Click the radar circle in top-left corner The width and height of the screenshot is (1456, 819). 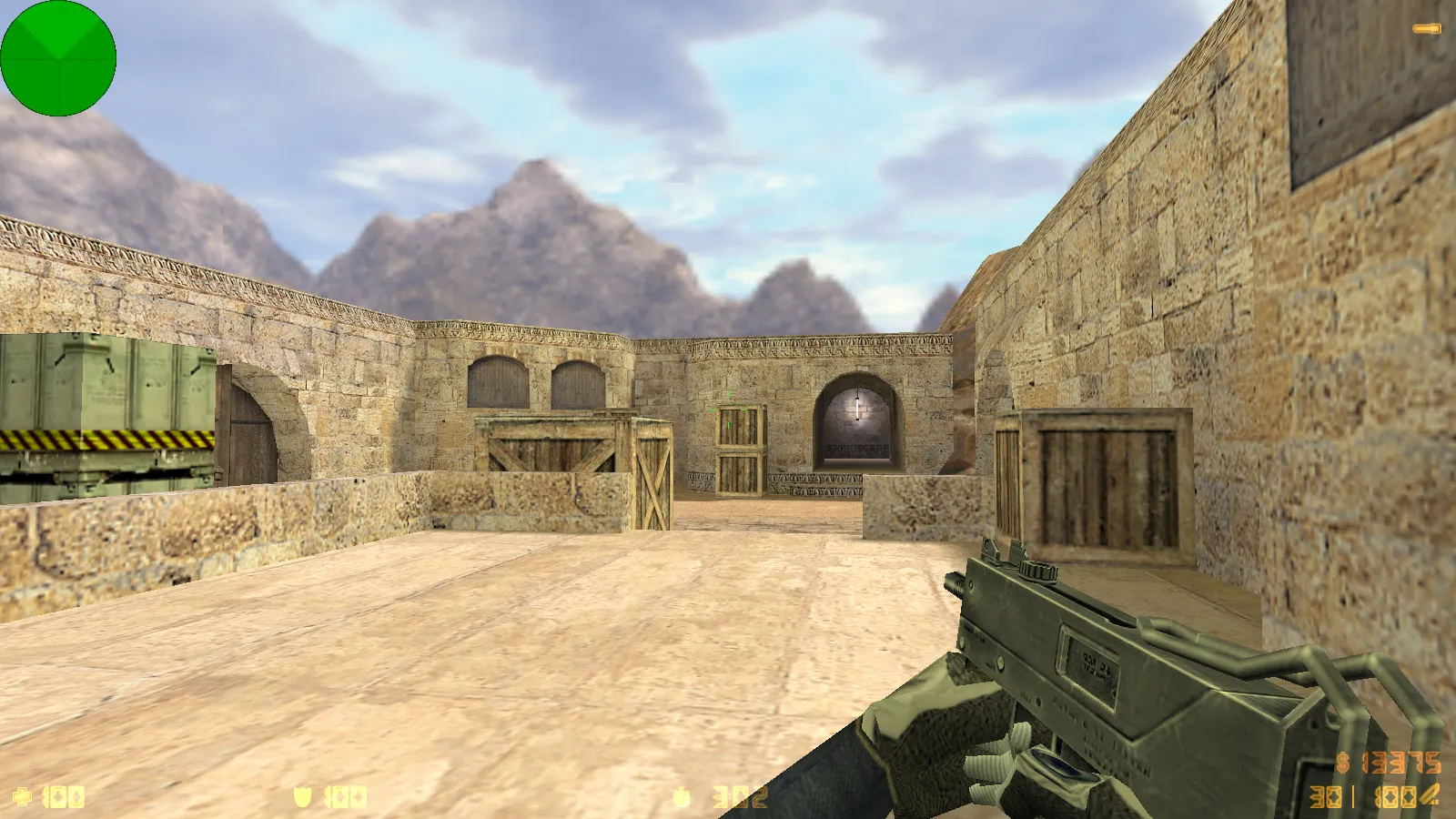tap(58, 58)
